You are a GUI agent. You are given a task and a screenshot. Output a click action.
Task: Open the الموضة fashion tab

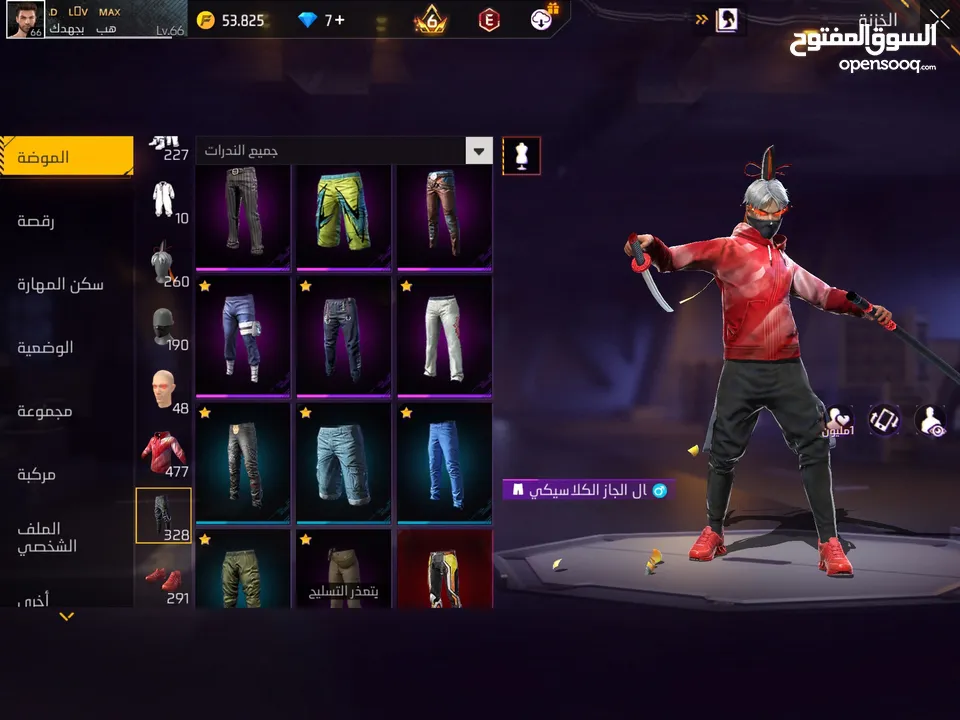click(66, 157)
